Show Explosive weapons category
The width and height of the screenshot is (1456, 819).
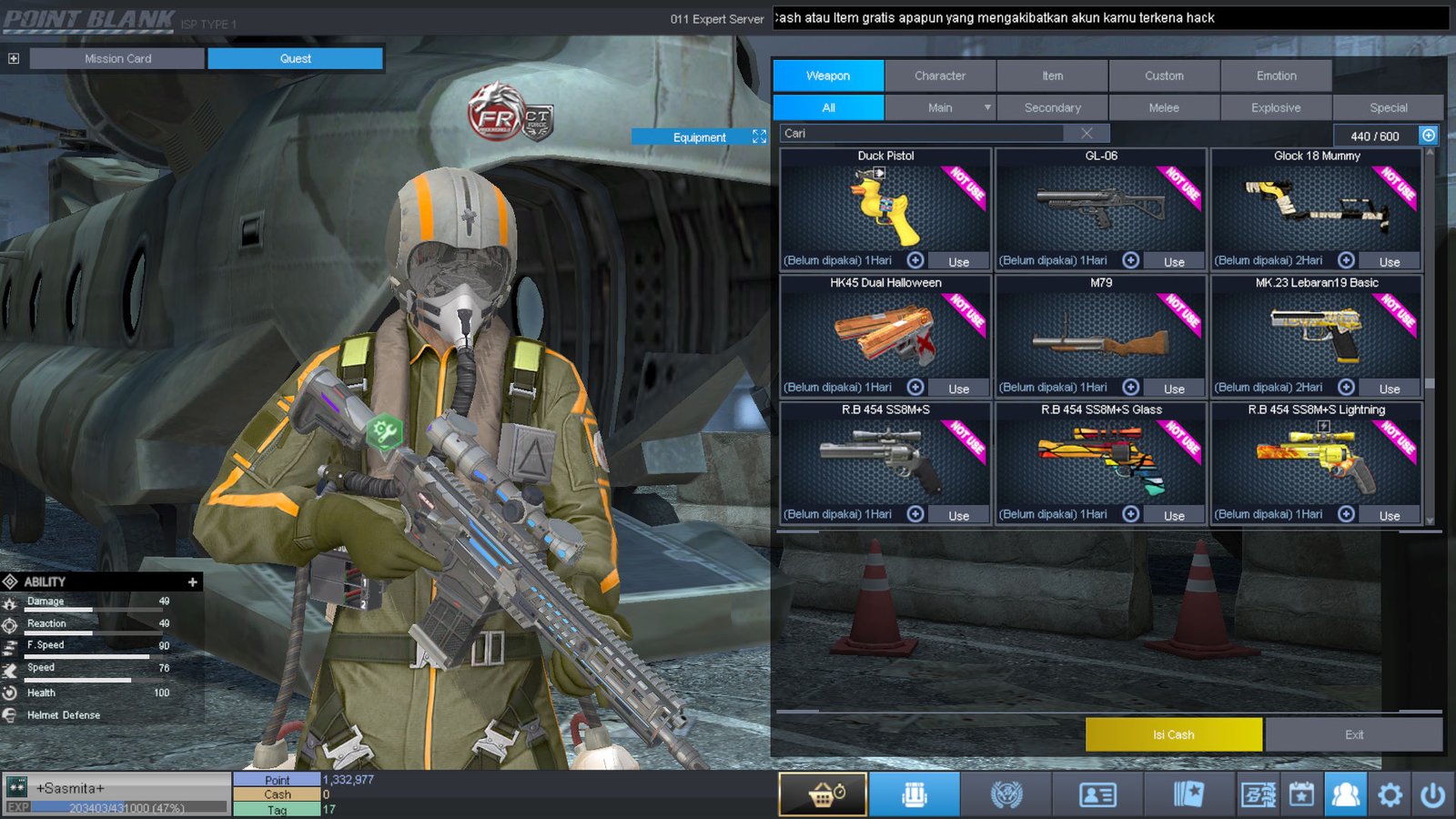tap(1276, 107)
